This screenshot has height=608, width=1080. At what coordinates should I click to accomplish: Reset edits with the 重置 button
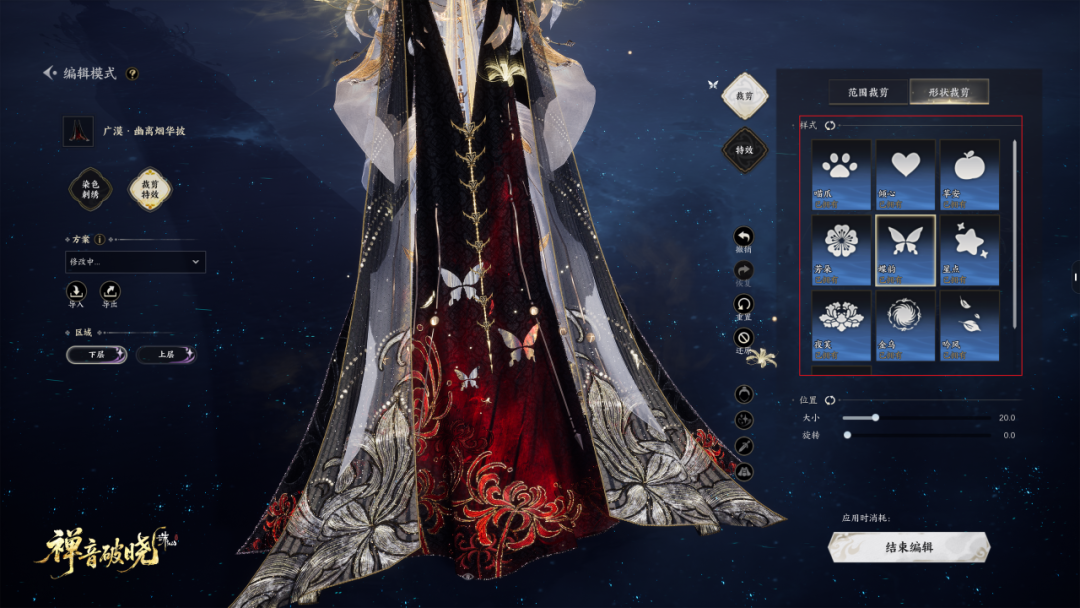[x=744, y=304]
